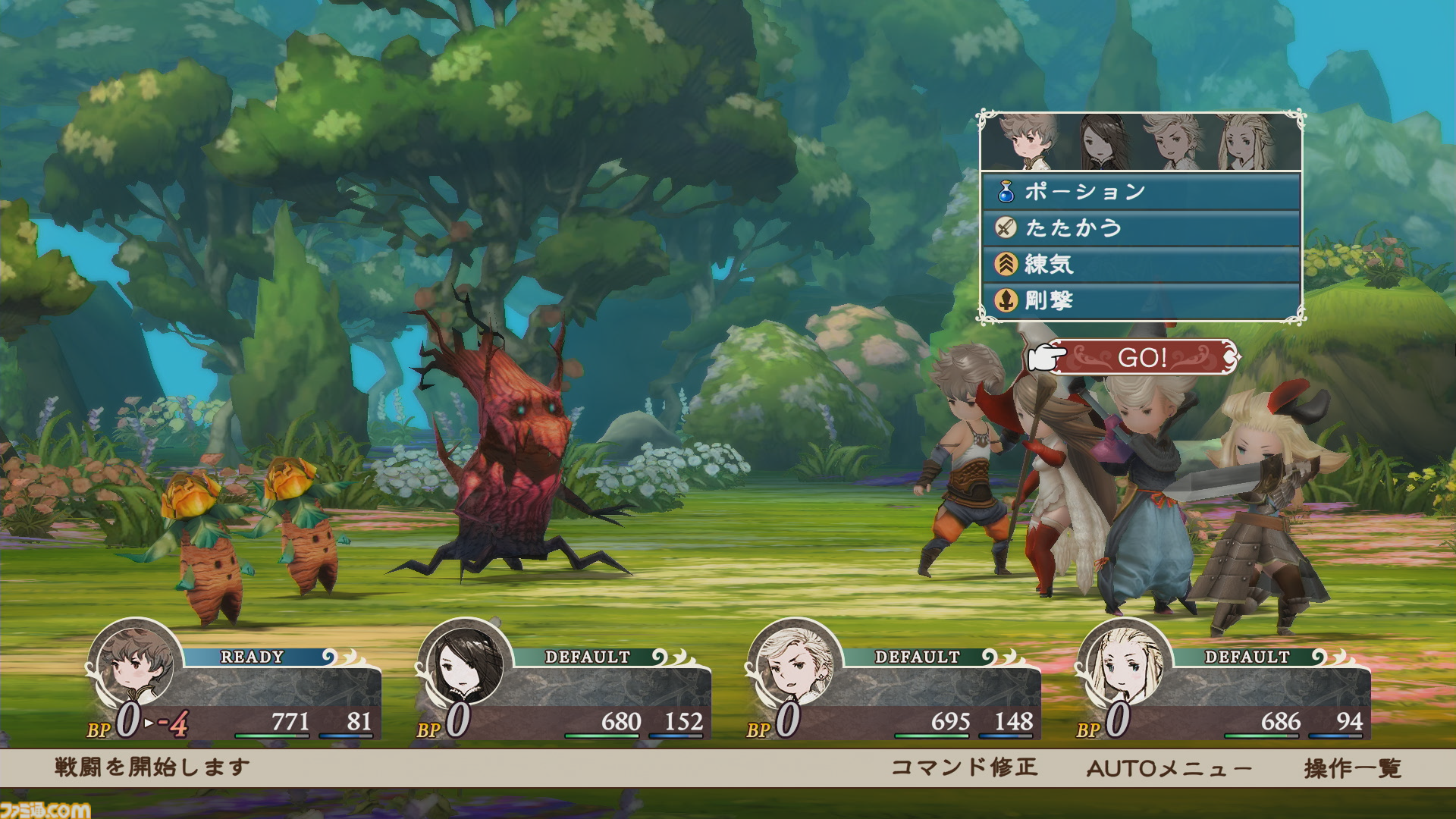Choose the black-haired girl portrait in command window
The image size is (1456, 819).
coord(1103,142)
